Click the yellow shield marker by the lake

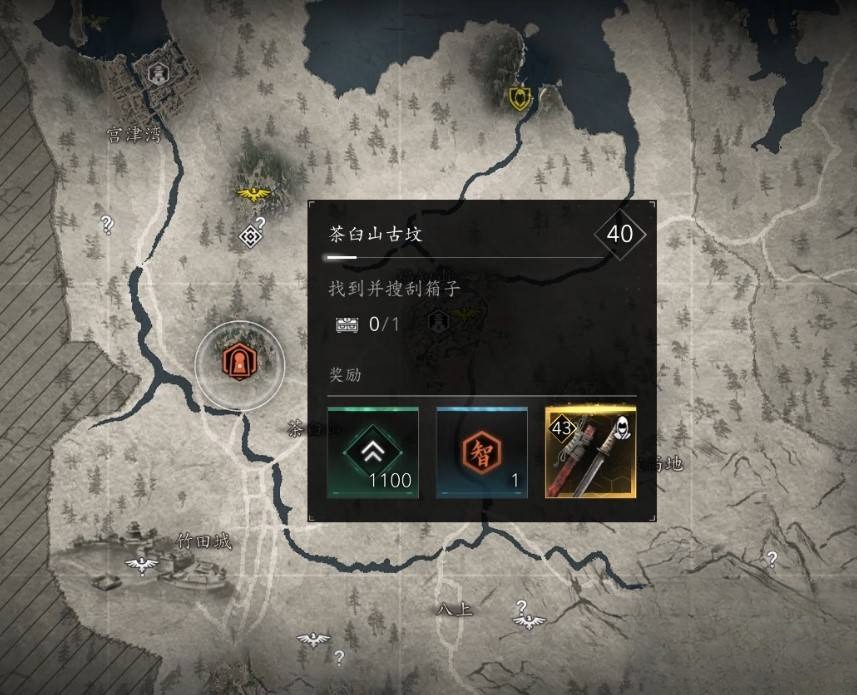coord(519,97)
